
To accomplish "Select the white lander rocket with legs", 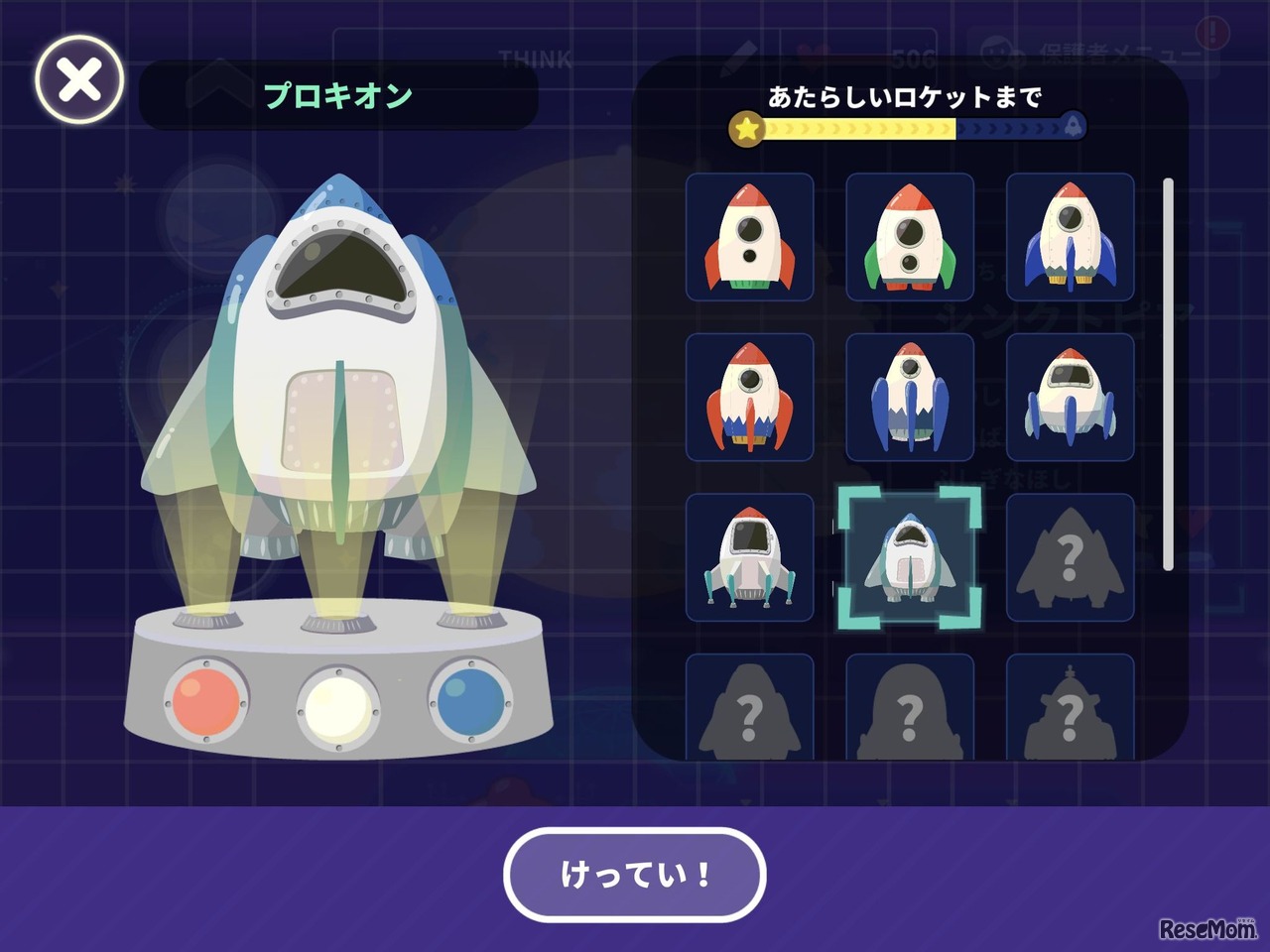I will click(x=749, y=555).
